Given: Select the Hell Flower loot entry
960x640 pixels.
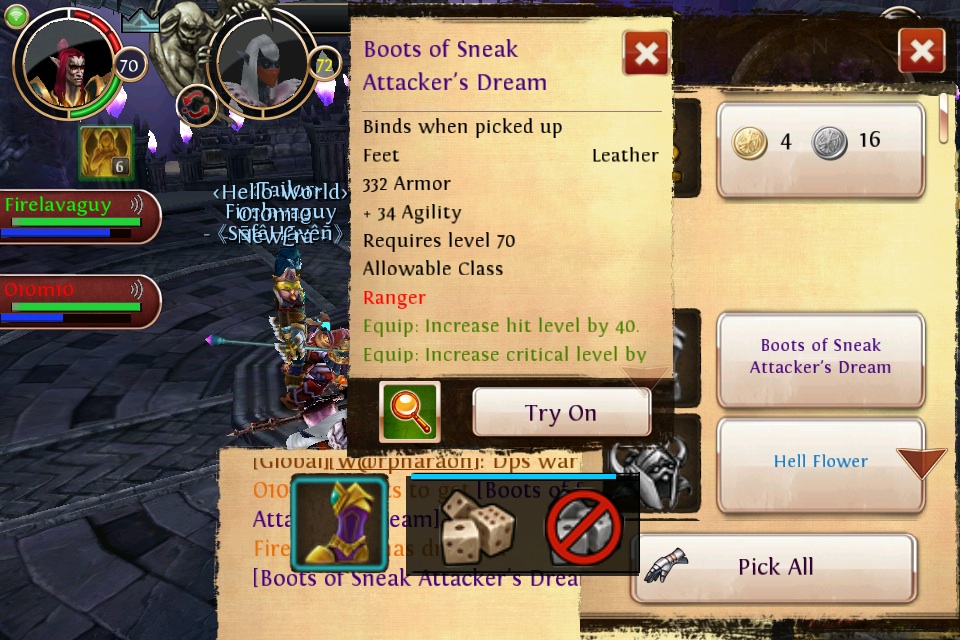Looking at the screenshot, I should coord(820,462).
